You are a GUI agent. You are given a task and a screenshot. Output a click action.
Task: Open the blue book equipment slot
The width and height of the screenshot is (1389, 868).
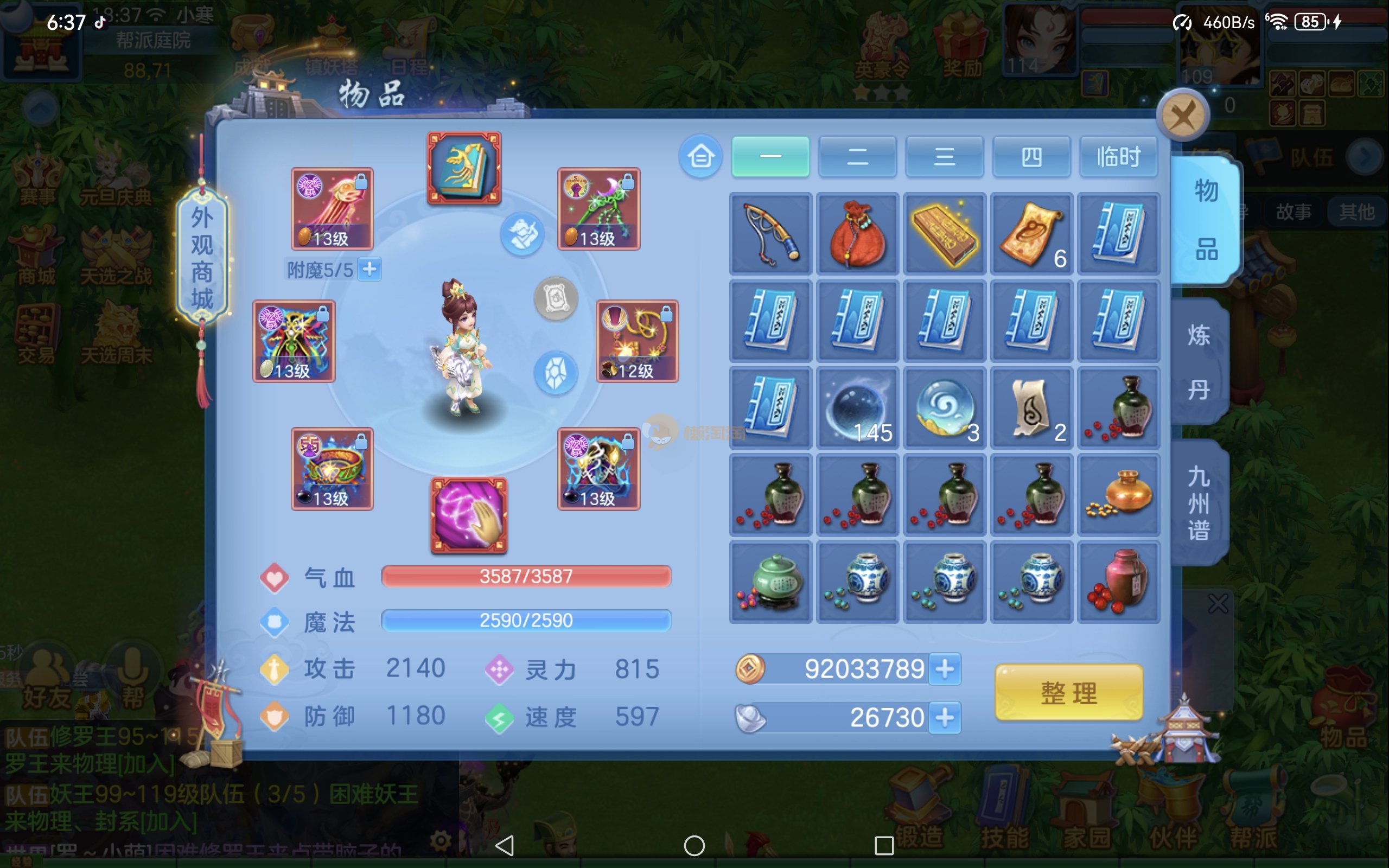[464, 168]
